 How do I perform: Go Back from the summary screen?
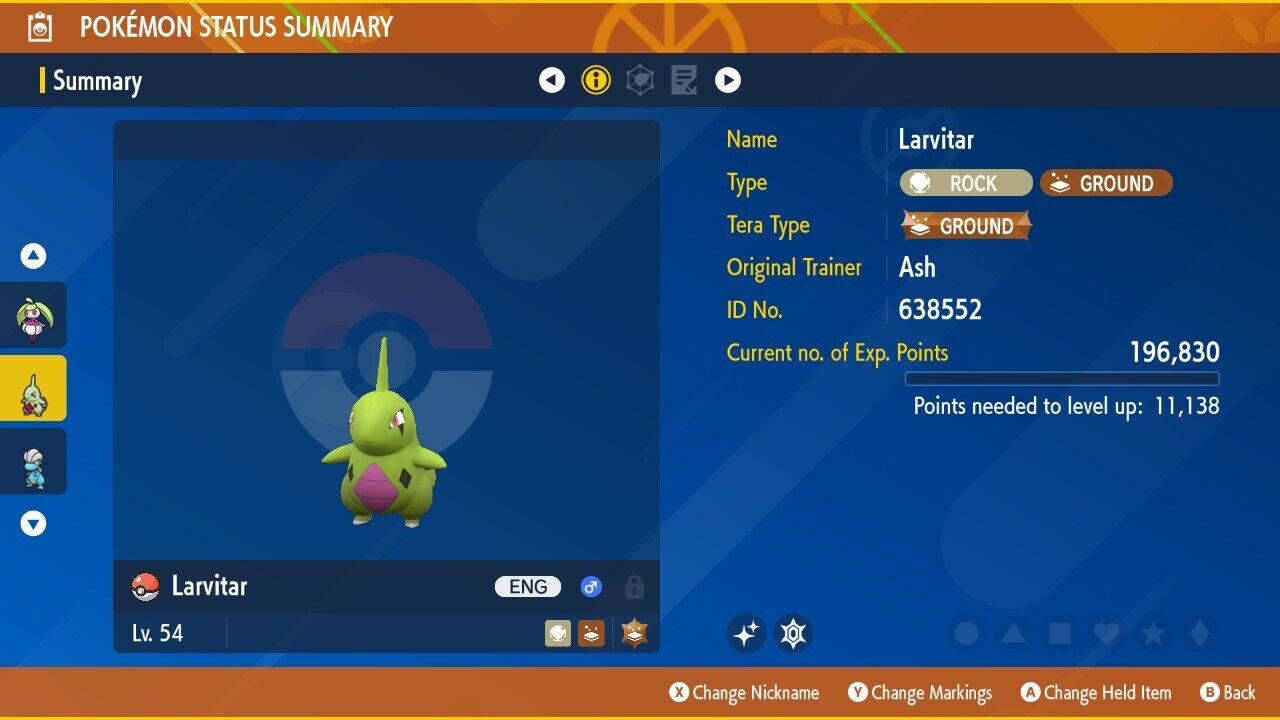(1227, 693)
